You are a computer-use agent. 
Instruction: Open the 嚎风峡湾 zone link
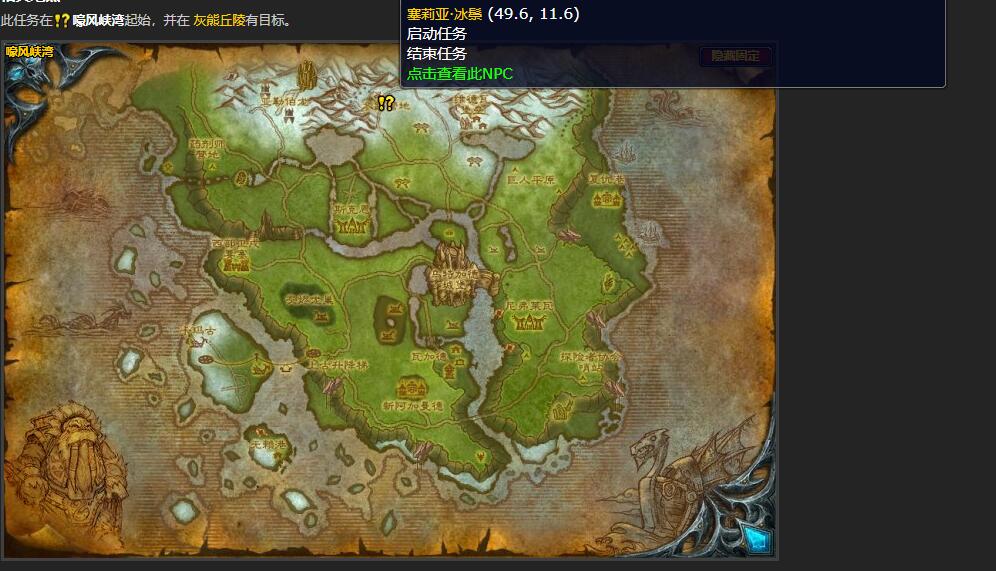(99, 20)
